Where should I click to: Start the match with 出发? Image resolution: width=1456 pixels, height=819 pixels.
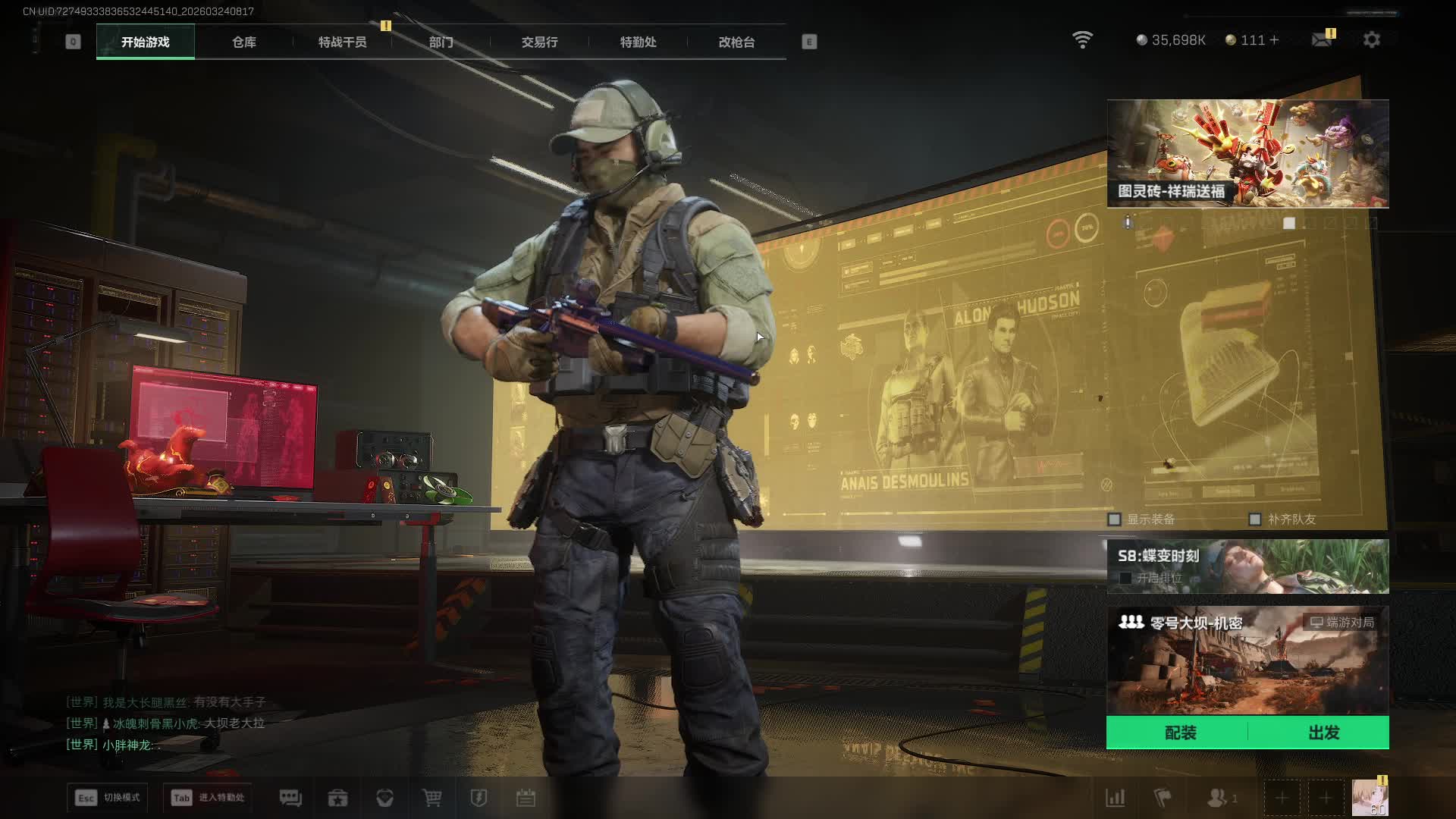pyautogui.click(x=1323, y=733)
